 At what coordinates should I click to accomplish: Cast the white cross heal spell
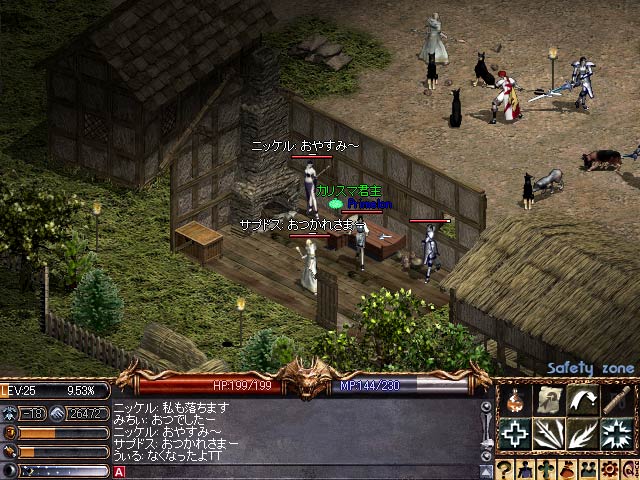click(515, 434)
